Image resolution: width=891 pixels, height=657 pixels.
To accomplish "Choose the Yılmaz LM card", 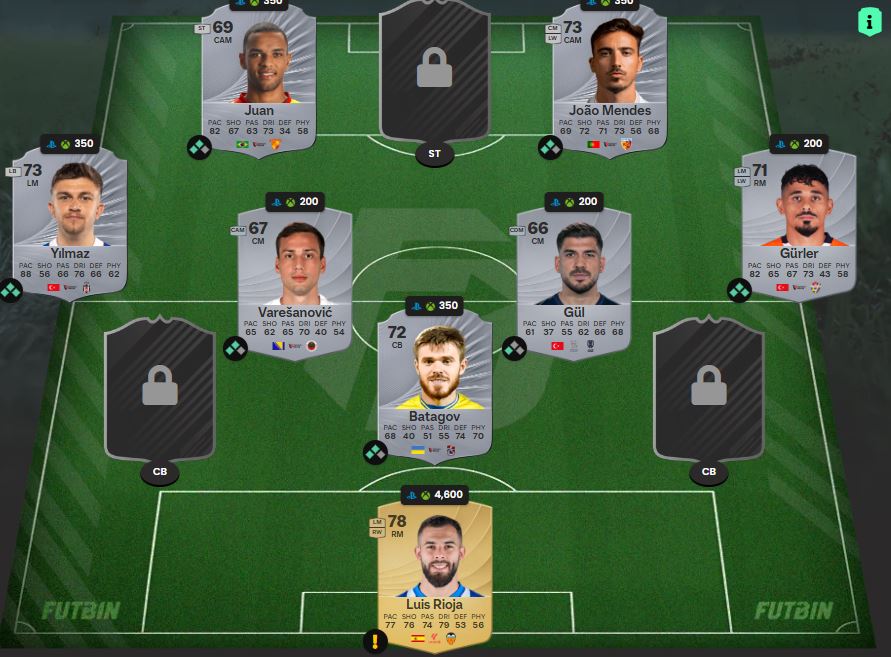I will 70,223.
